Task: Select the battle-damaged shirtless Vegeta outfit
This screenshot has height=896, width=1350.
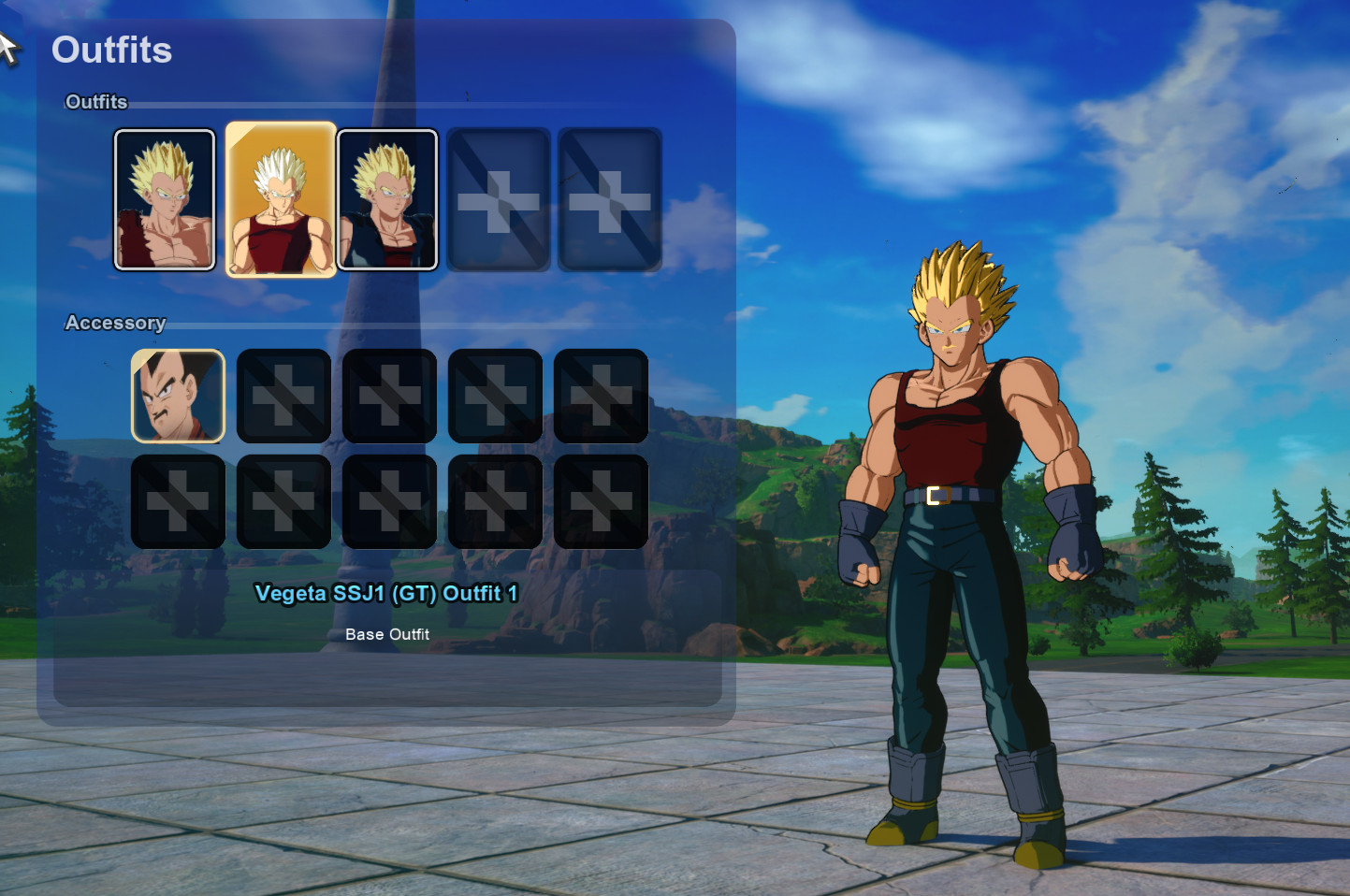Action: click(x=165, y=199)
